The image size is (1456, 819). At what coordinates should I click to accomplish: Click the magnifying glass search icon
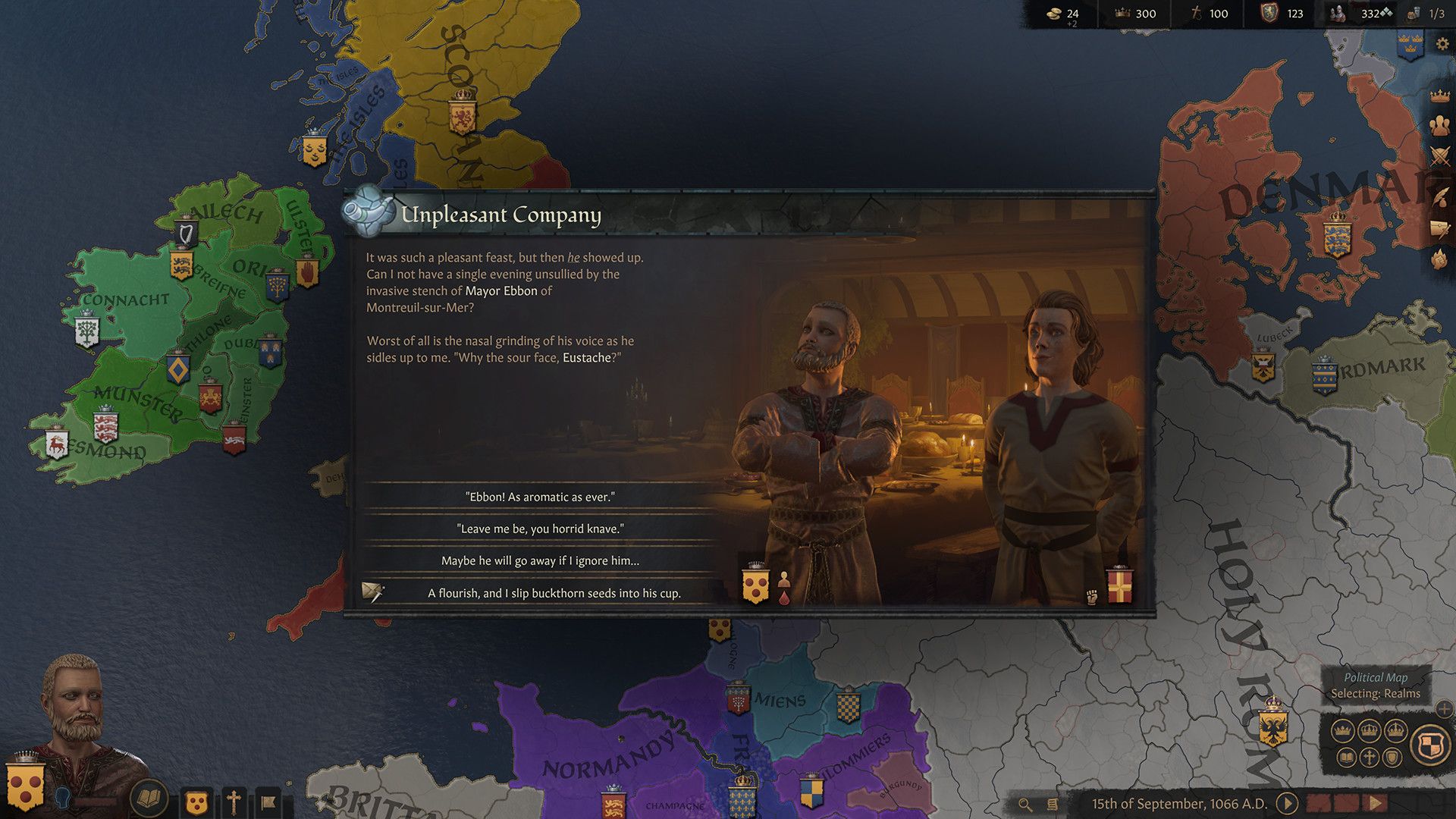point(1026,805)
